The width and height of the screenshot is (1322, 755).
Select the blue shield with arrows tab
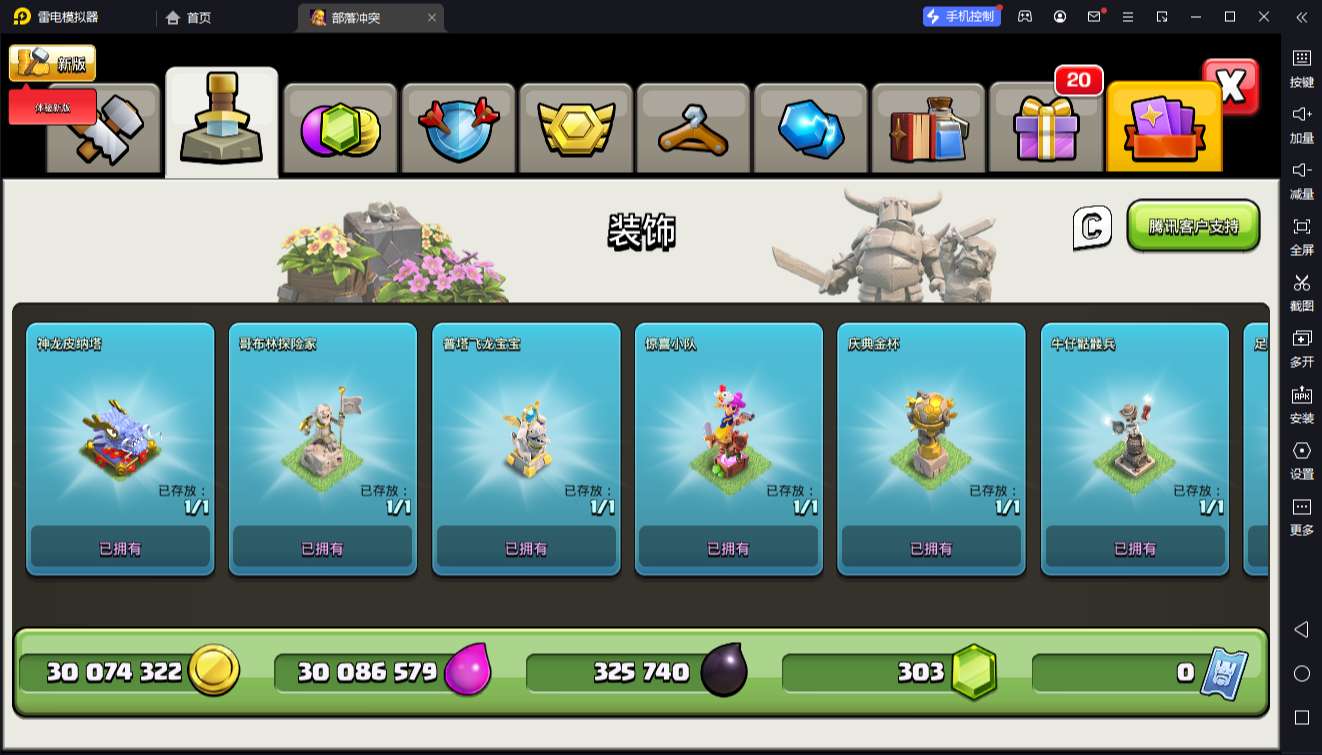(458, 130)
